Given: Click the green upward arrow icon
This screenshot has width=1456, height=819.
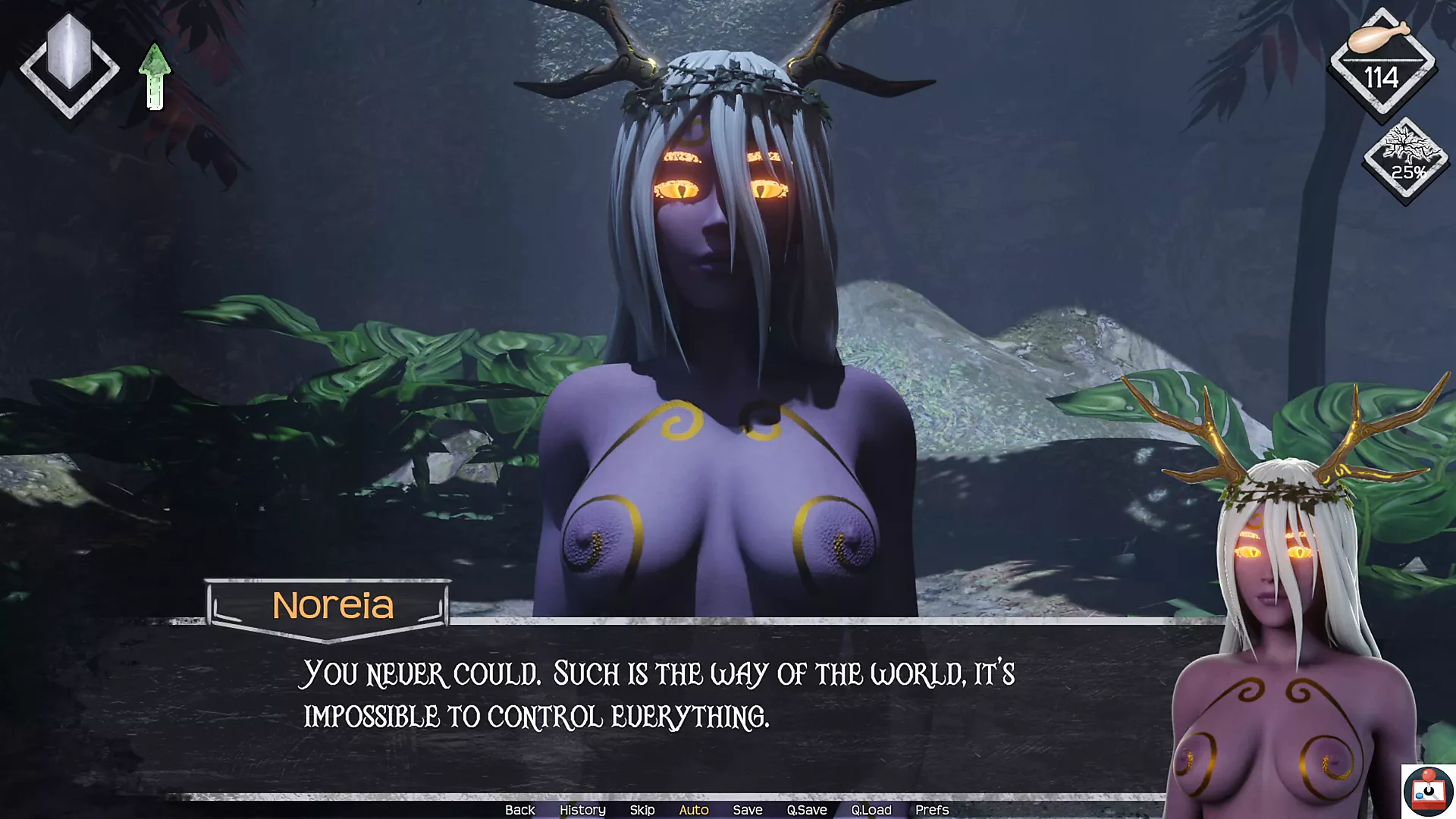Looking at the screenshot, I should 155,77.
